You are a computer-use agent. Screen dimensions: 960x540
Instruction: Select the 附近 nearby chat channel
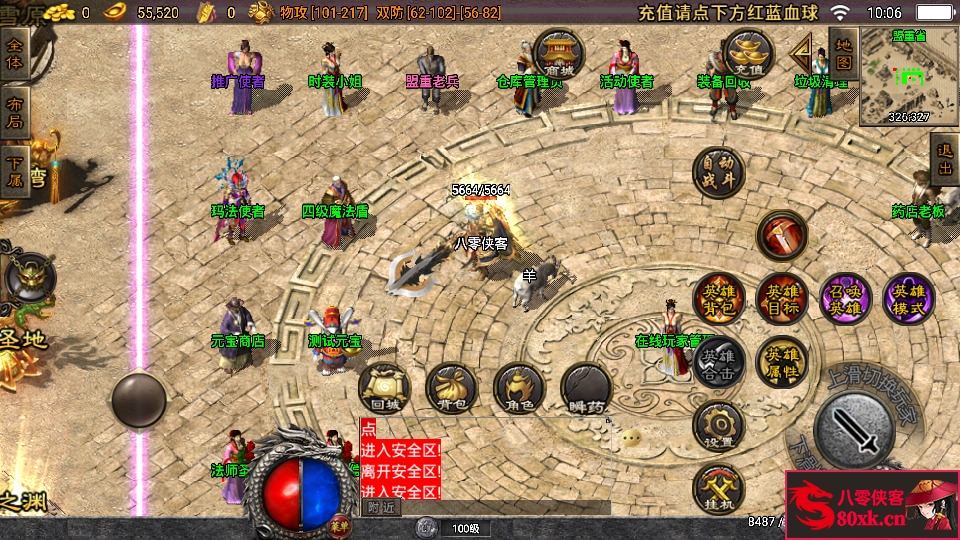point(381,508)
